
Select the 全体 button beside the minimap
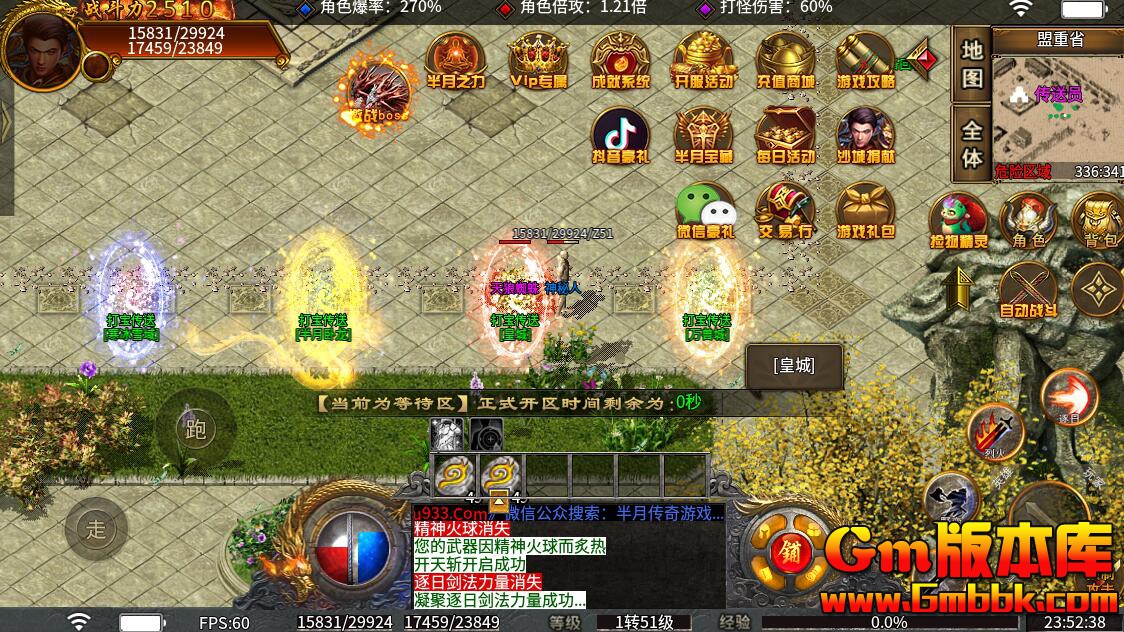coord(972,144)
